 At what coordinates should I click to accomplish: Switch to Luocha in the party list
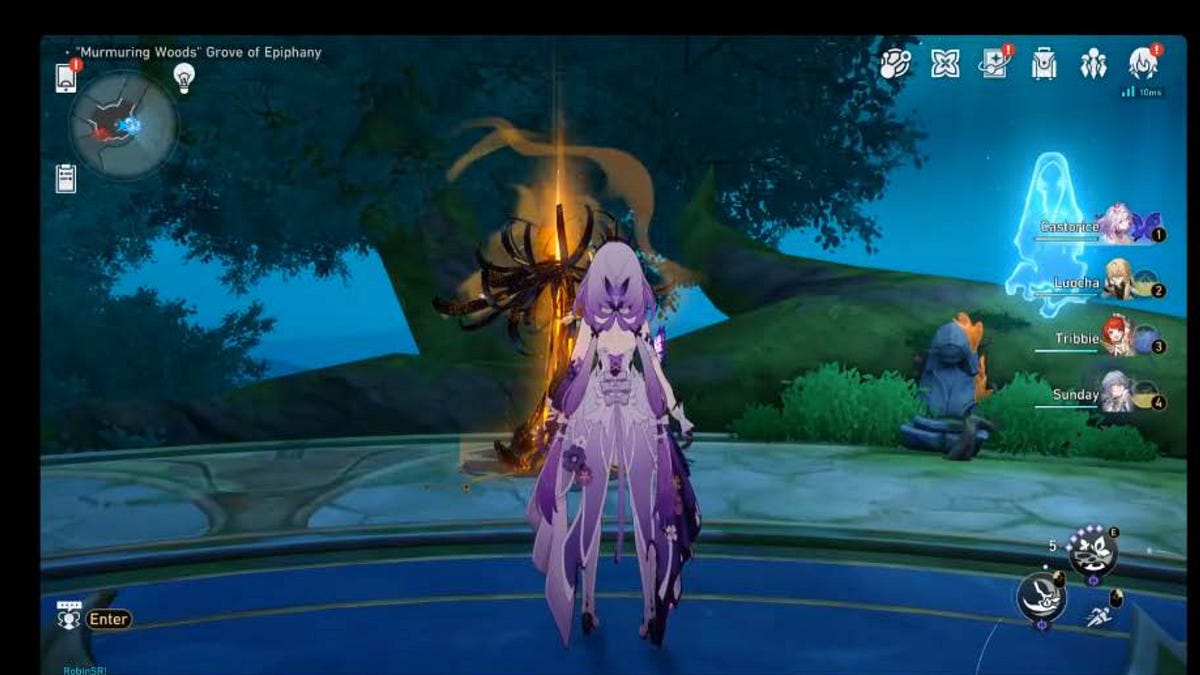(1117, 283)
